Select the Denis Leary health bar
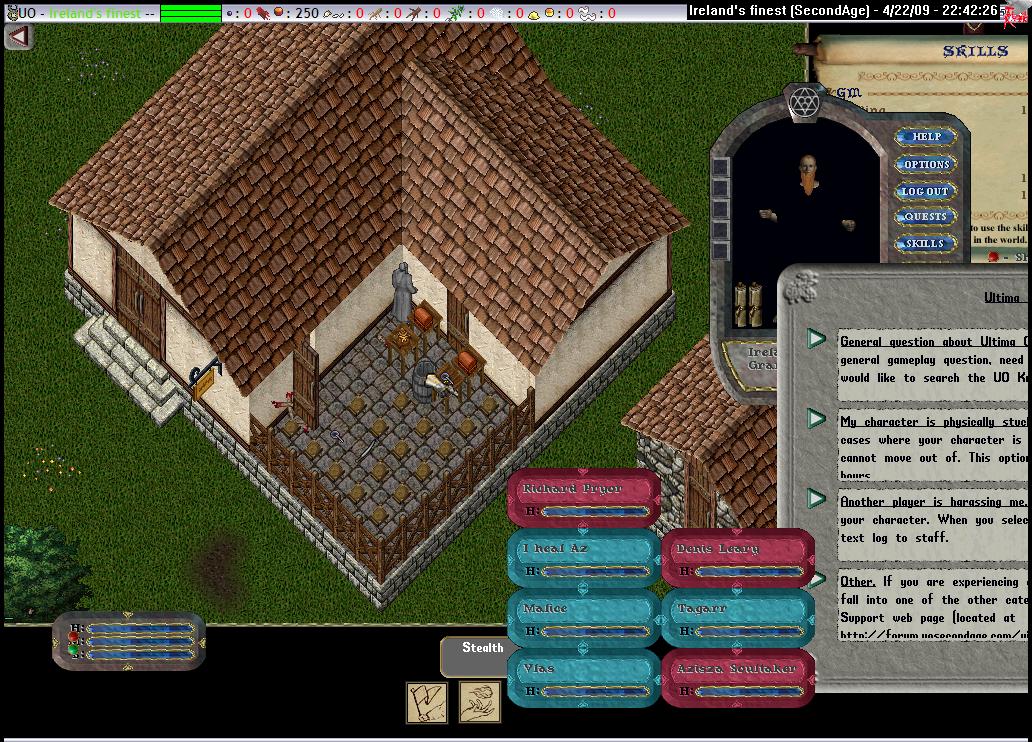This screenshot has height=742, width=1032. [x=738, y=559]
